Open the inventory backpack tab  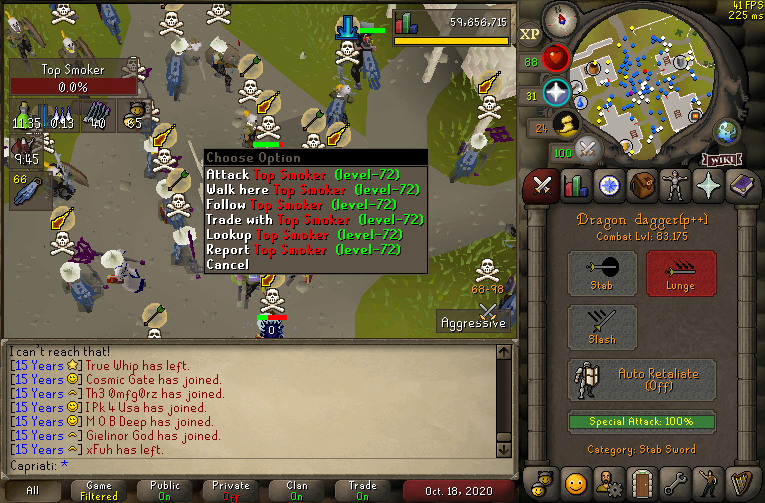642,186
